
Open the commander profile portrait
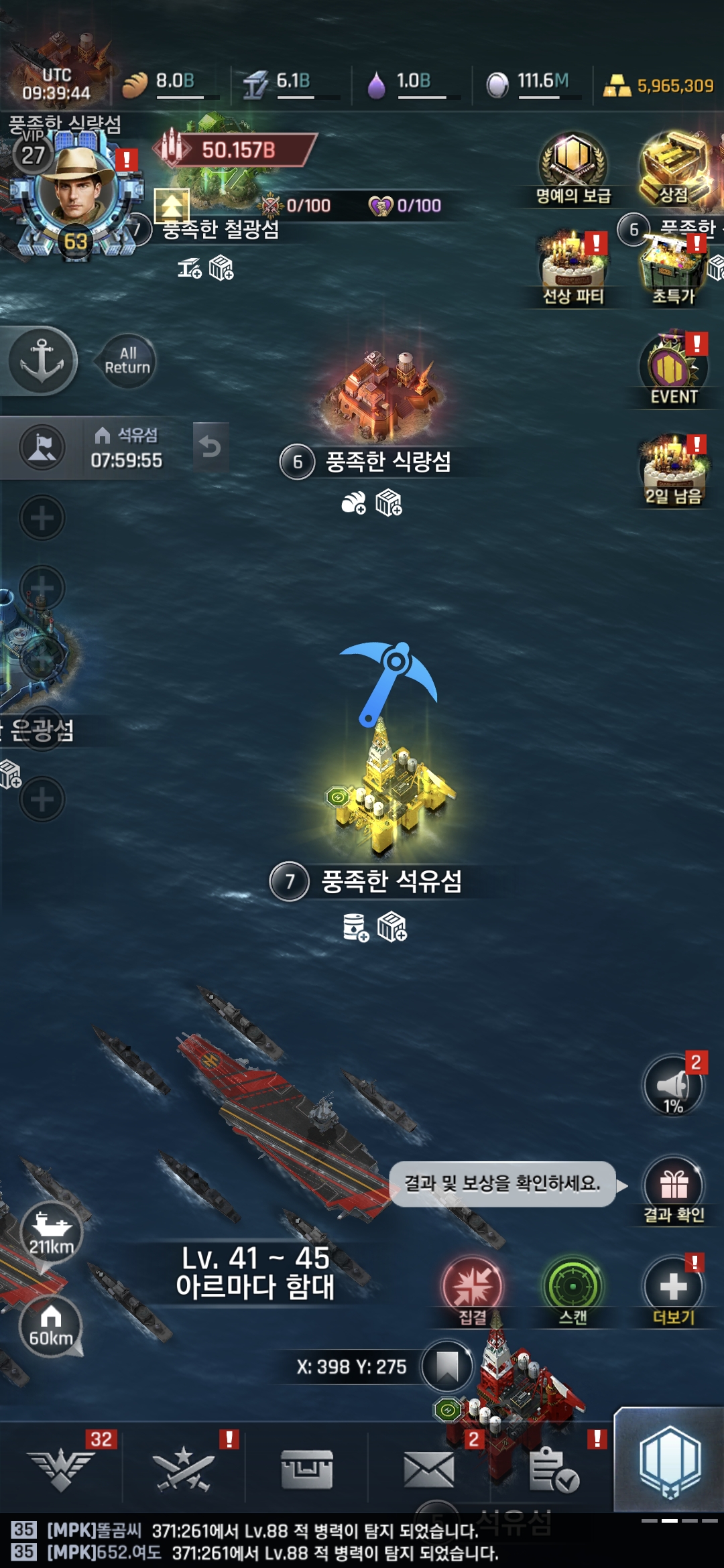coord(75,188)
